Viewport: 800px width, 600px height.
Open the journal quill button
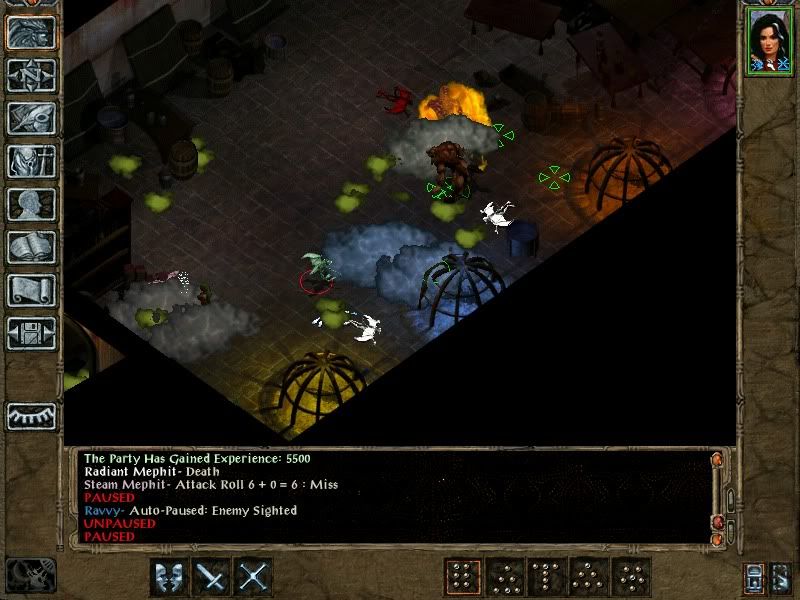pos(31,118)
